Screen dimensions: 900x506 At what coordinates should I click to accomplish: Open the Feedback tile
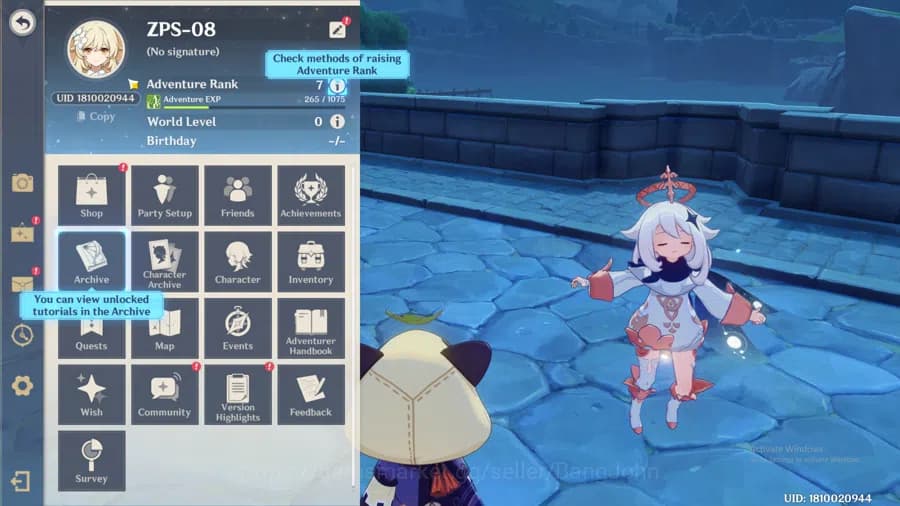point(311,394)
